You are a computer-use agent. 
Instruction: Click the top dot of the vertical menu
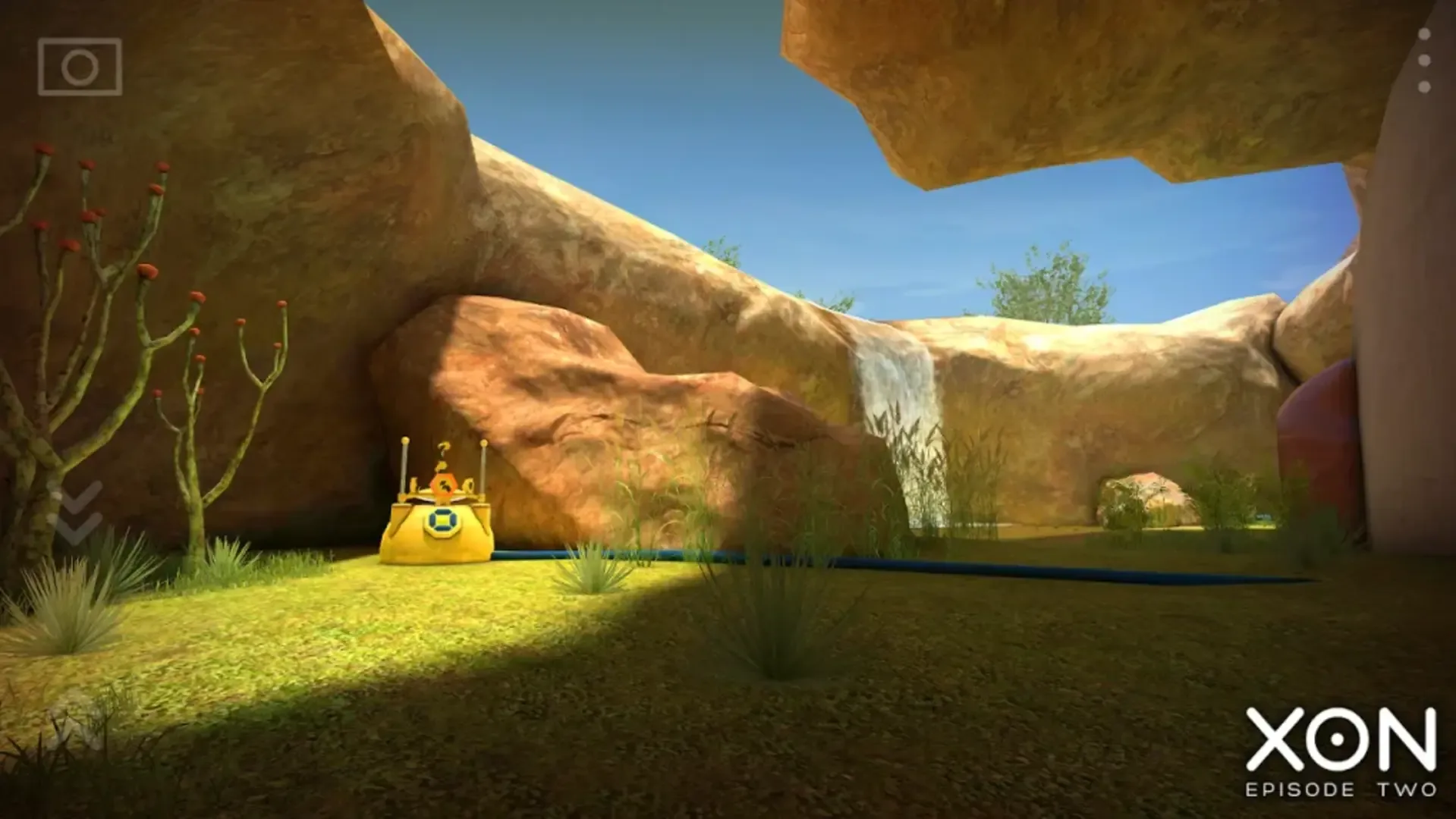1424,34
